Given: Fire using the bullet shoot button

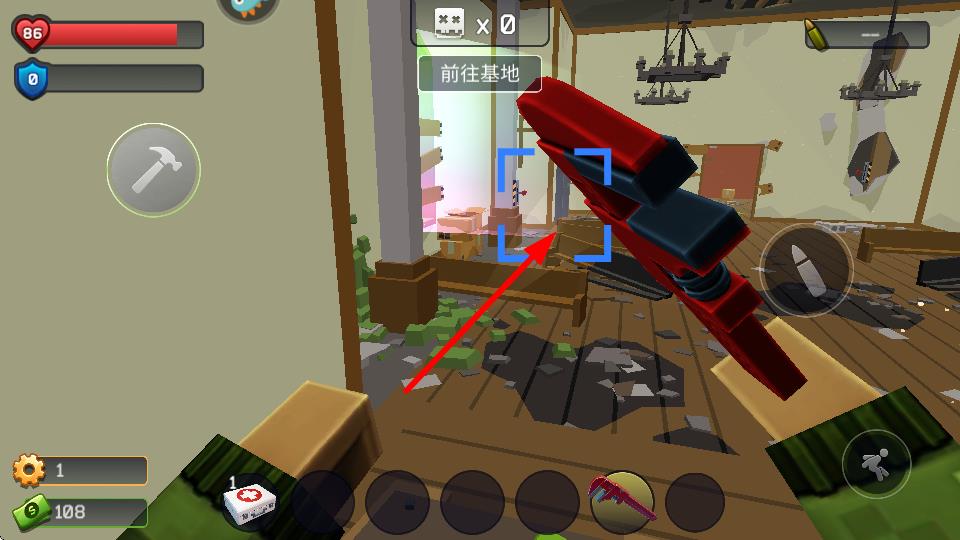Looking at the screenshot, I should pos(806,269).
